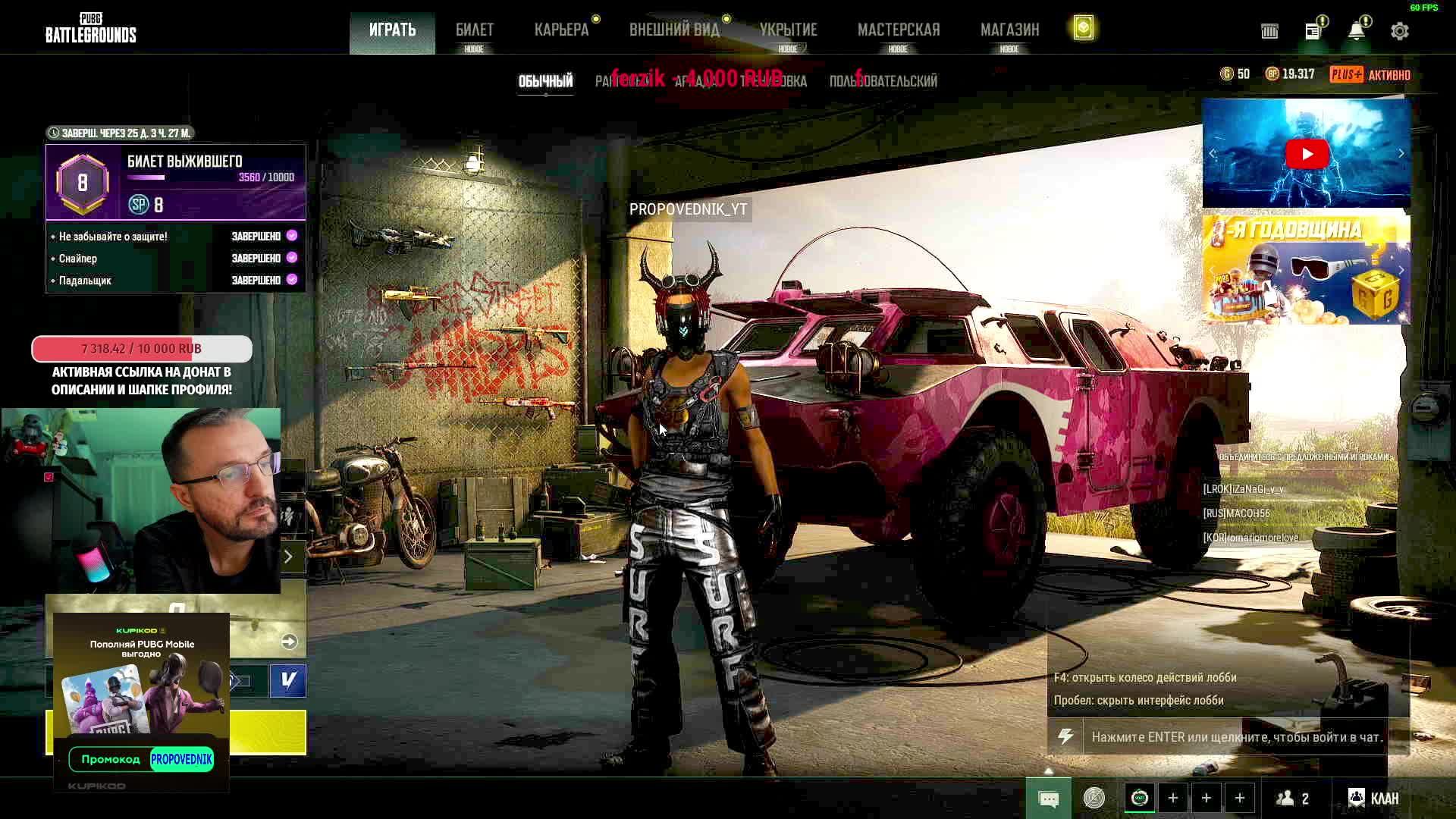
Task: Open the friends list icon
Action: tap(1294, 799)
